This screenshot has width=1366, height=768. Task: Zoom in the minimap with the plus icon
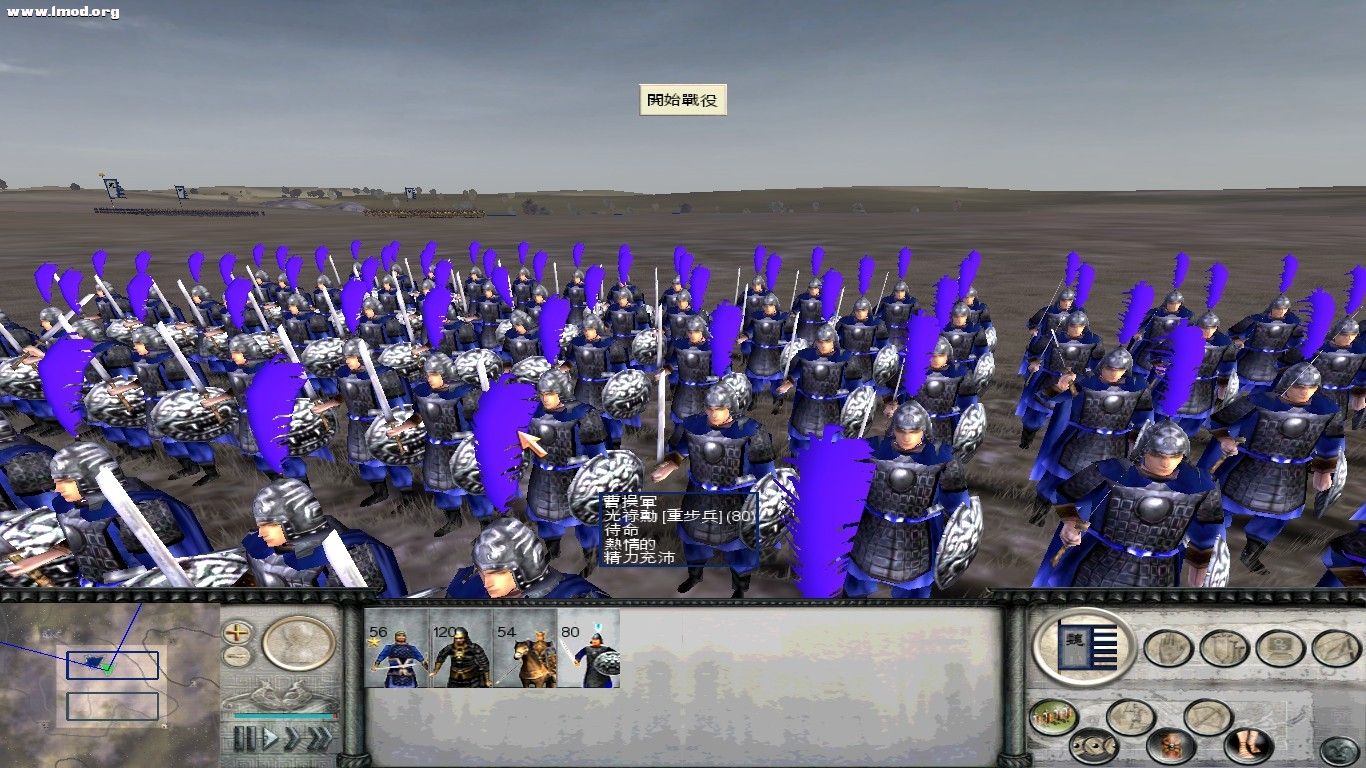click(x=236, y=633)
